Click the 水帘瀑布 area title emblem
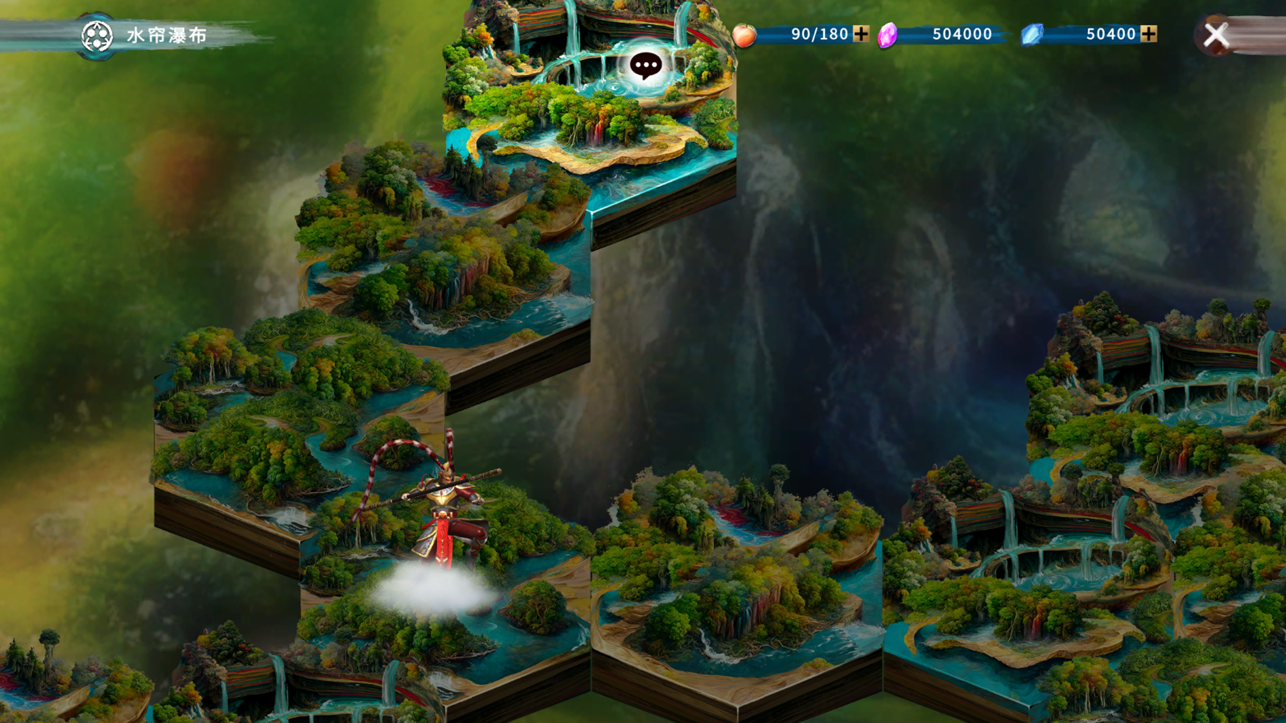Viewport: 1286px width, 723px height. click(97, 36)
